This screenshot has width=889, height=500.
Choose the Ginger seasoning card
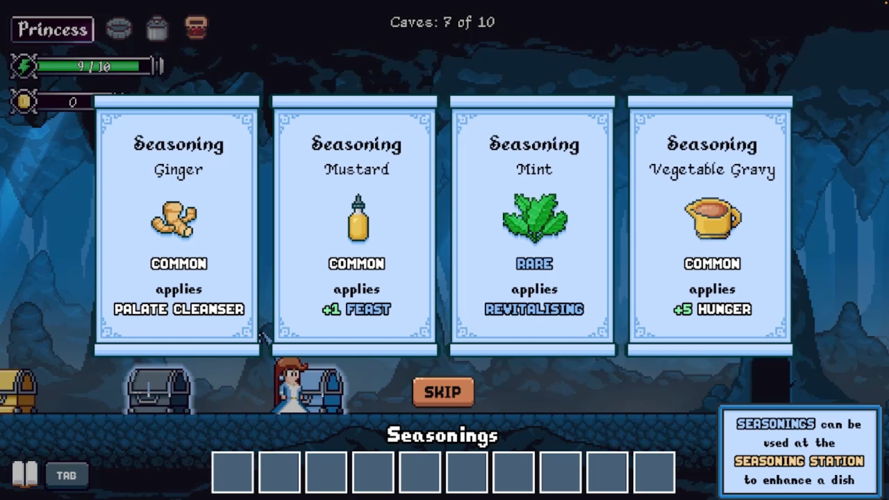click(178, 226)
